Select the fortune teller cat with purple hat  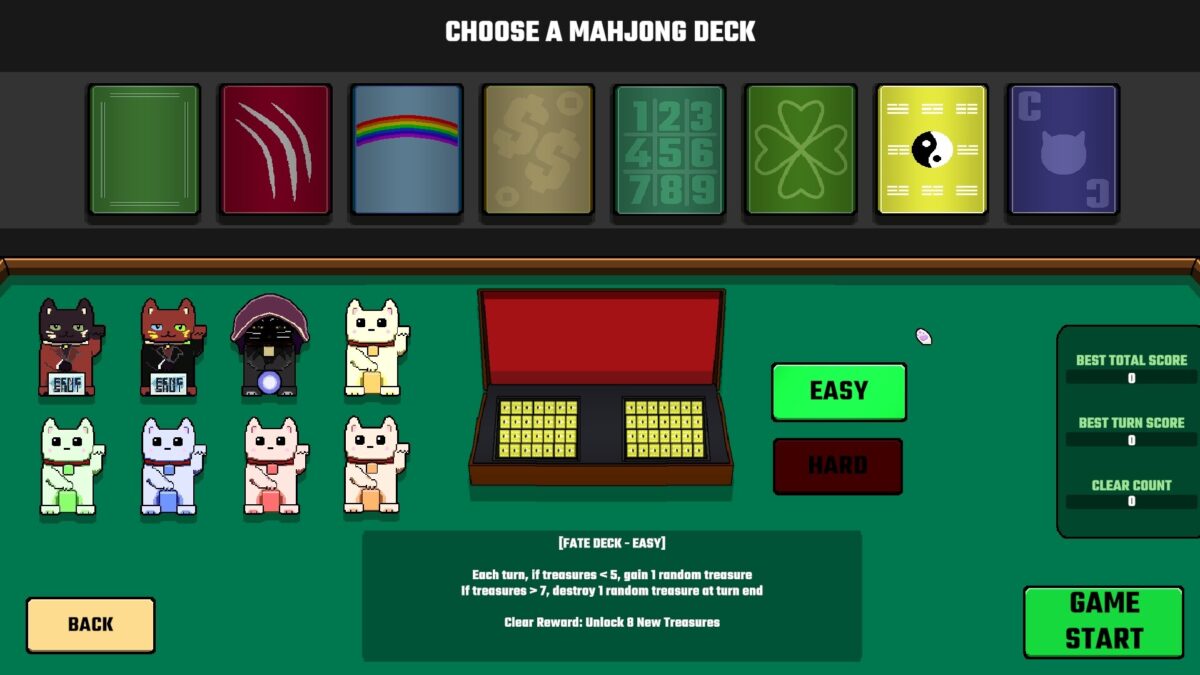(269, 347)
